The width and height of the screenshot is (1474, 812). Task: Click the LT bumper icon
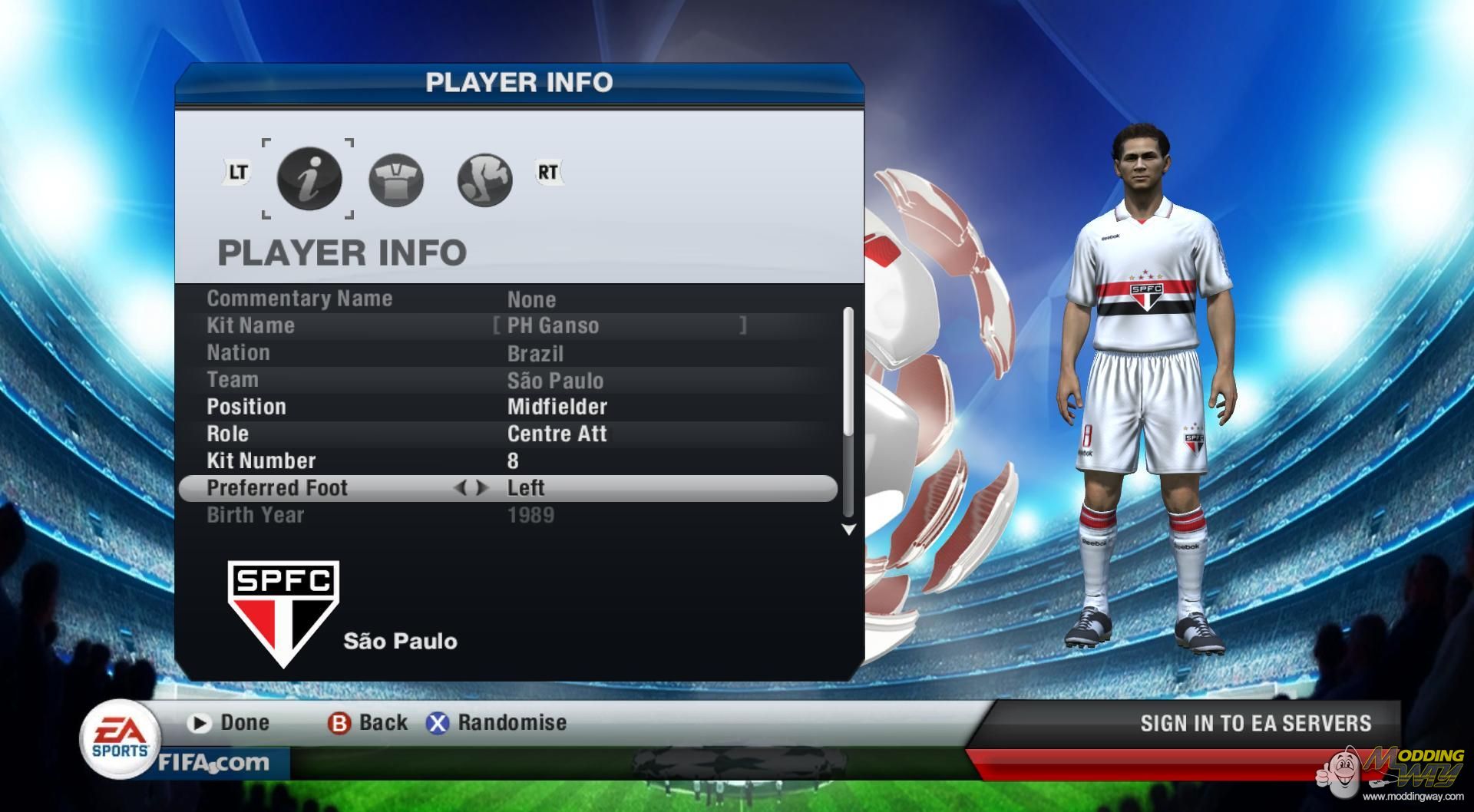click(x=236, y=172)
